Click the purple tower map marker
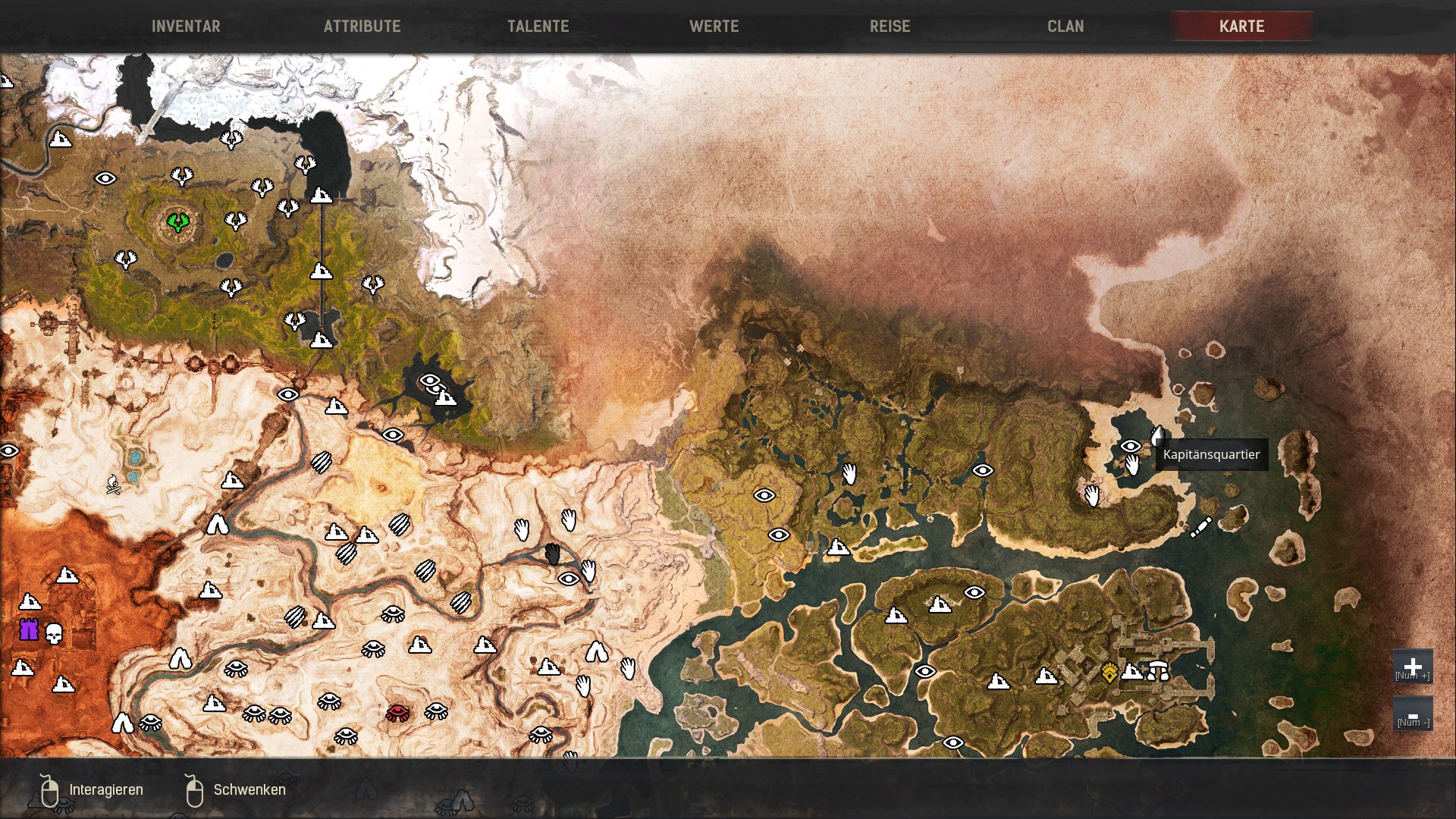Image resolution: width=1456 pixels, height=819 pixels. 29,629
